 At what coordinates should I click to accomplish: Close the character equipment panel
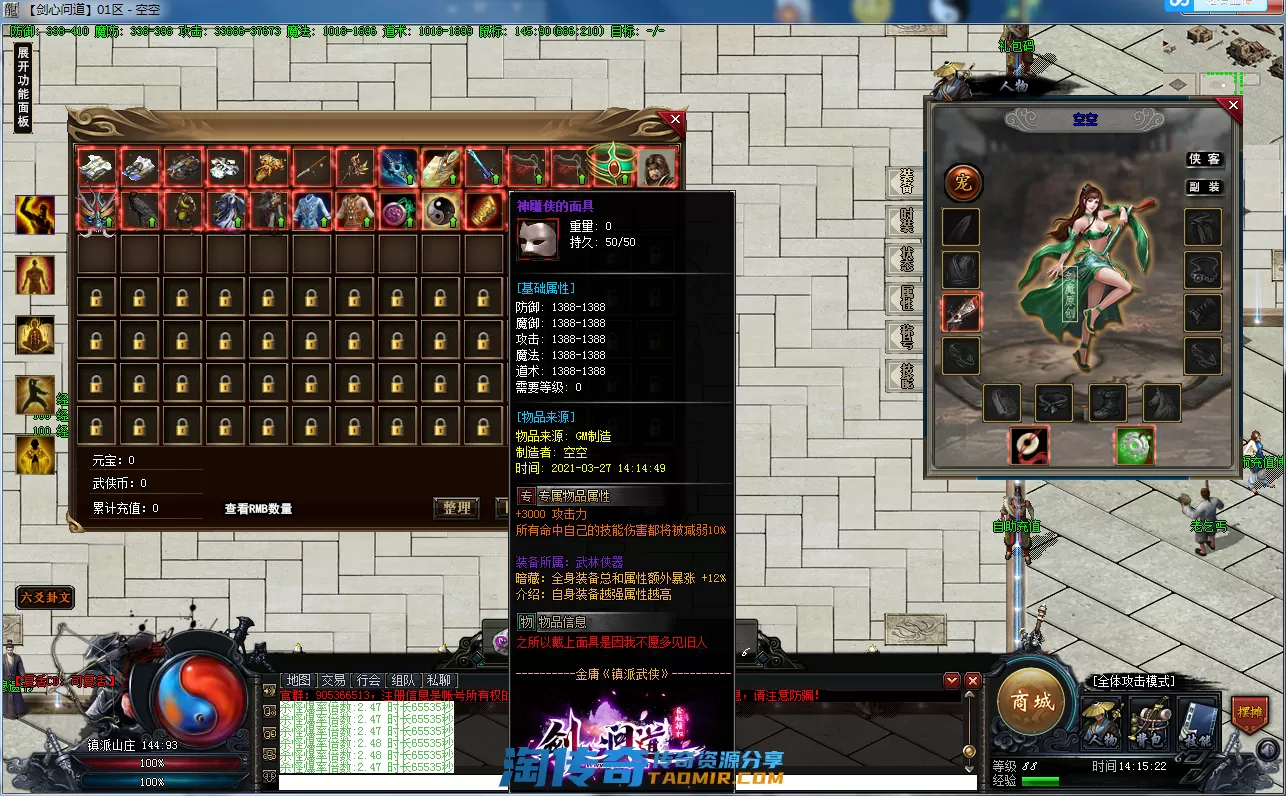(x=1233, y=105)
